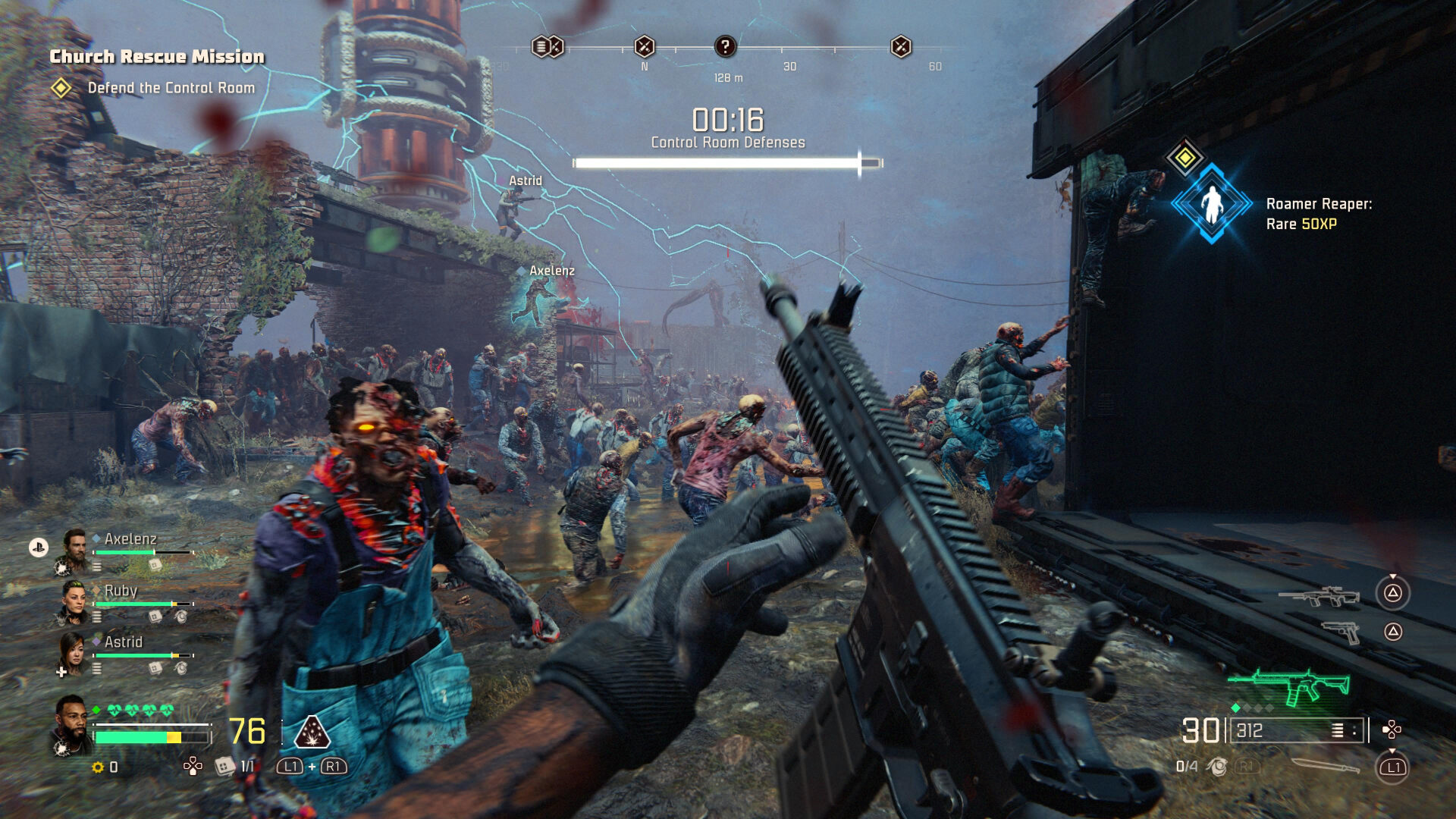Click the arrow above the L1 grenade prompt

pyautogui.click(x=1392, y=751)
